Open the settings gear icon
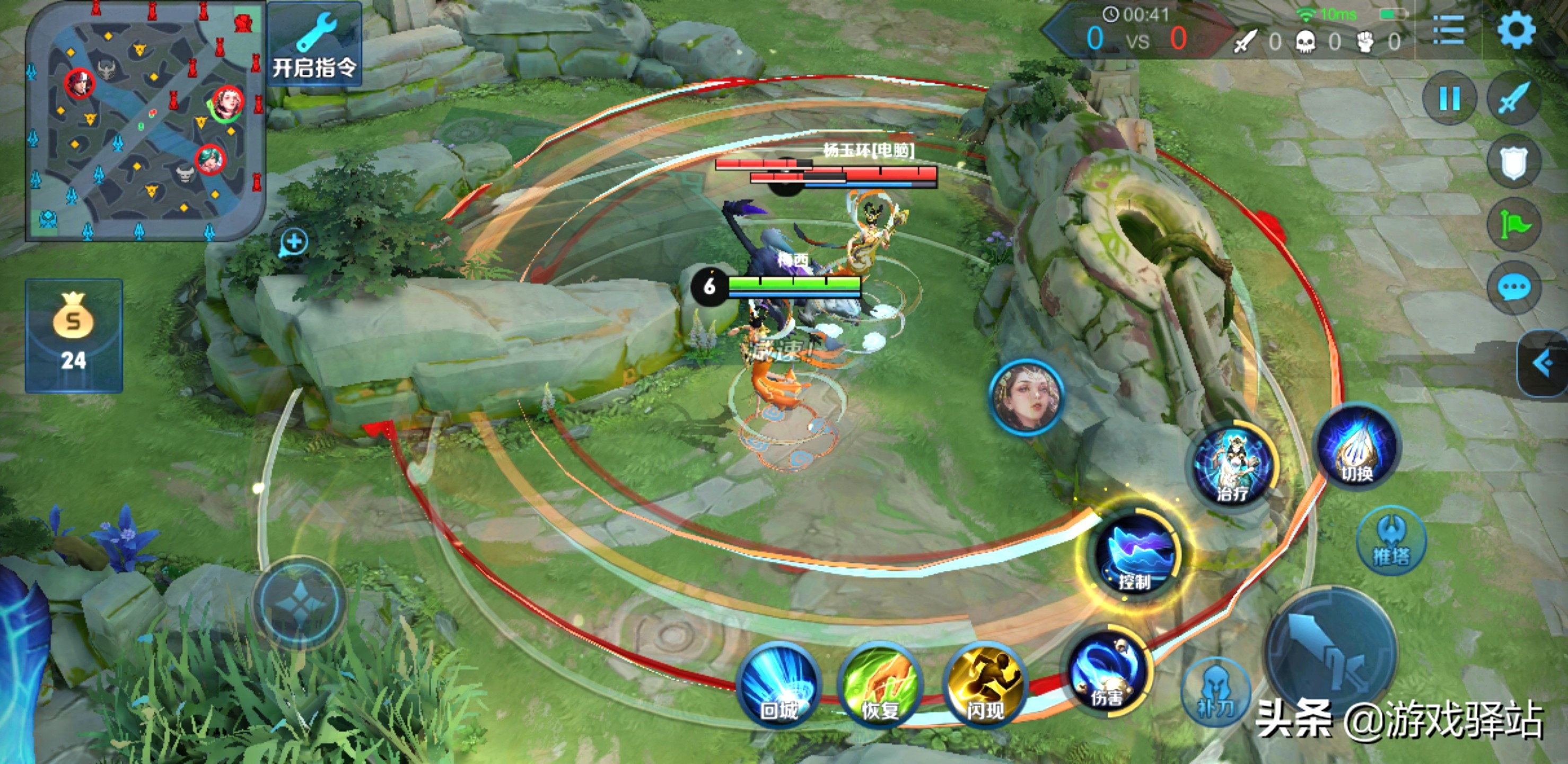Viewport: 1568px width, 764px height. 1516,30
